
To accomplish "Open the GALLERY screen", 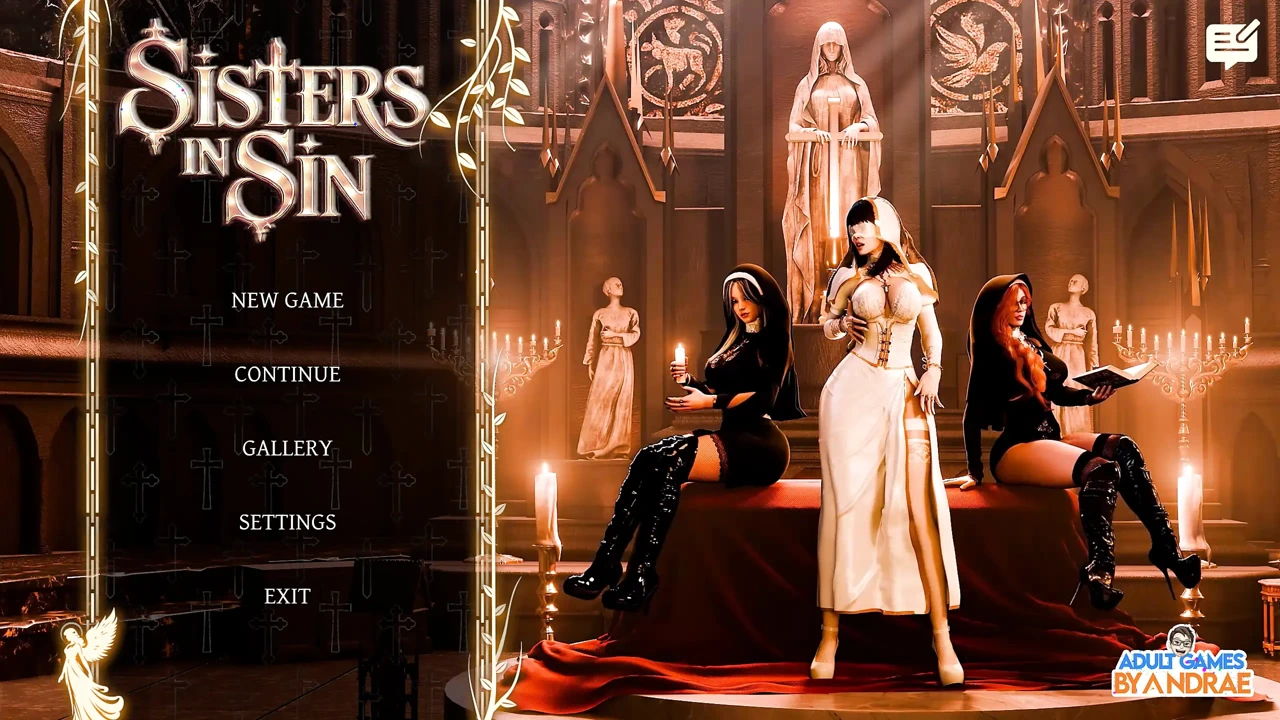I will tap(287, 448).
